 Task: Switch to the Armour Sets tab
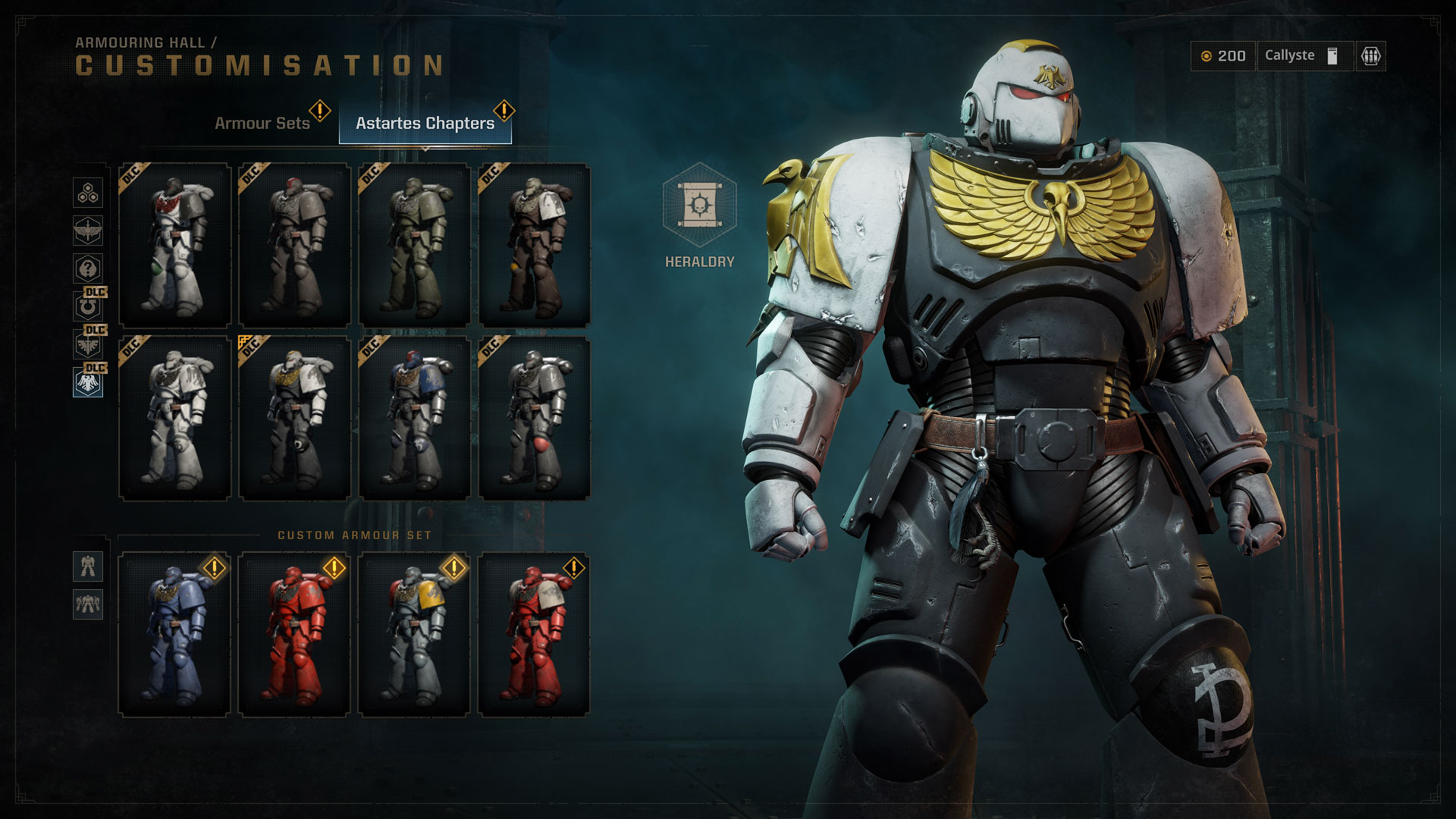coord(263,122)
